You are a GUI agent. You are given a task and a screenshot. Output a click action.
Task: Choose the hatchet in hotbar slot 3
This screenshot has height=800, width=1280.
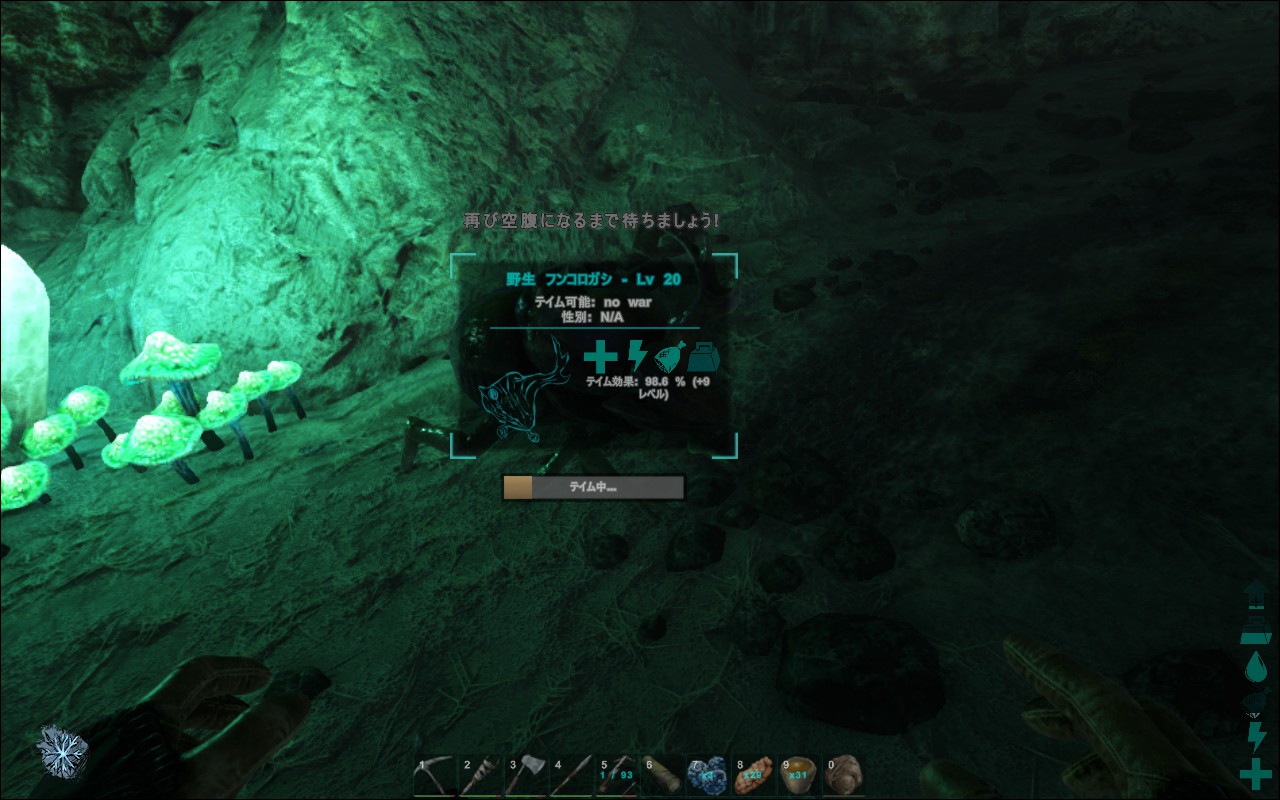(x=525, y=775)
